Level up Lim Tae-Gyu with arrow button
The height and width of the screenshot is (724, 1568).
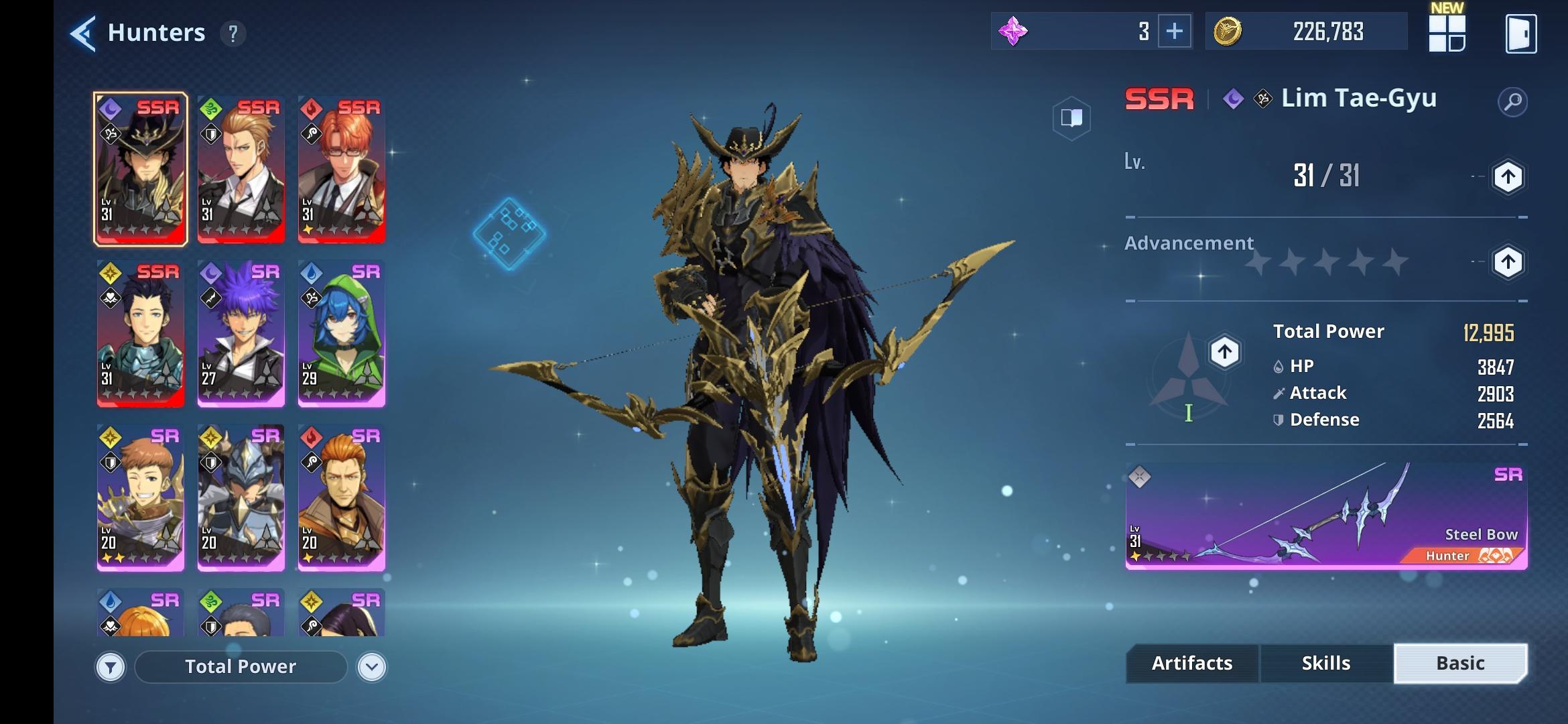[1508, 177]
